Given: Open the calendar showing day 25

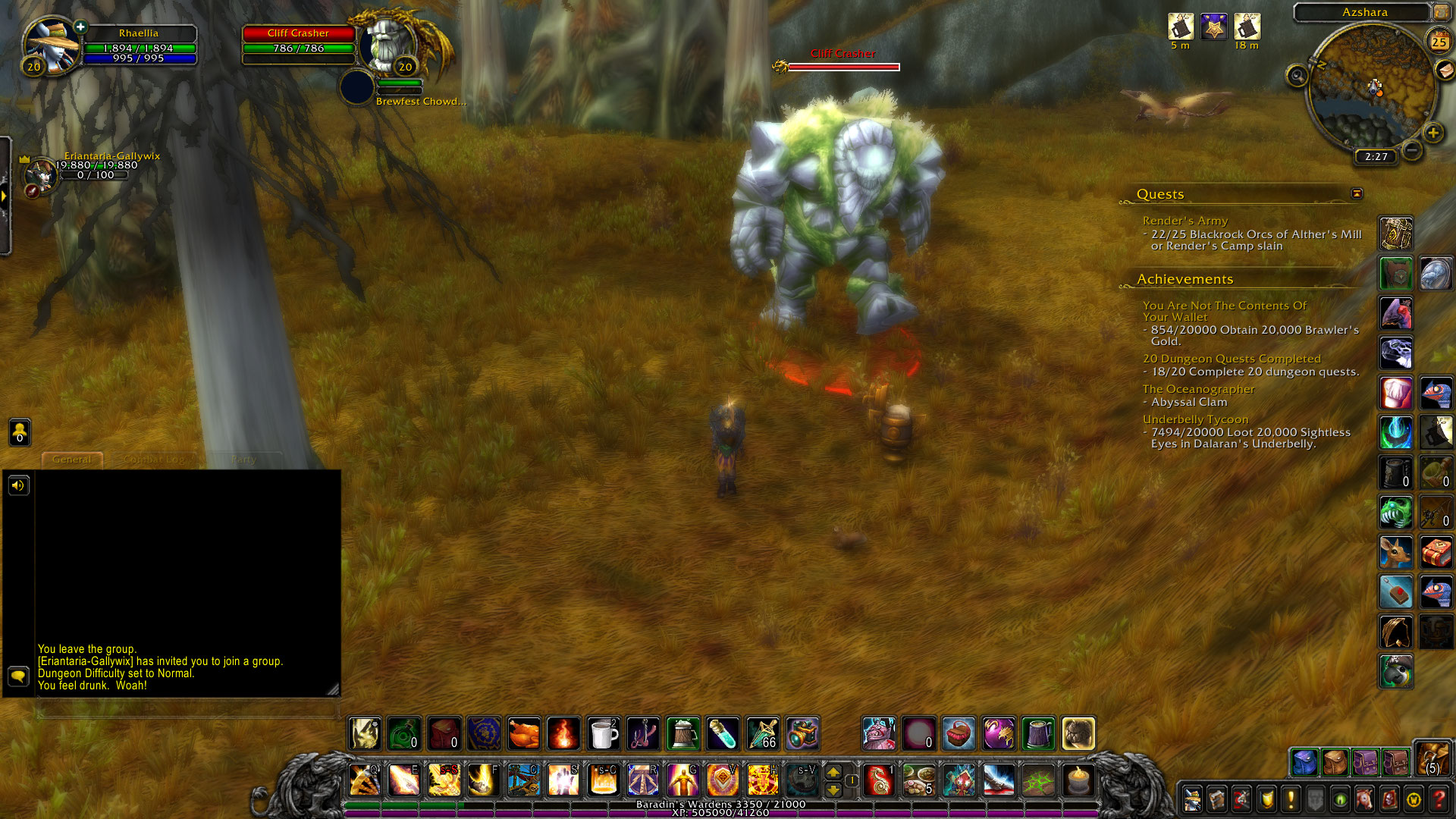Looking at the screenshot, I should coord(1439,42).
